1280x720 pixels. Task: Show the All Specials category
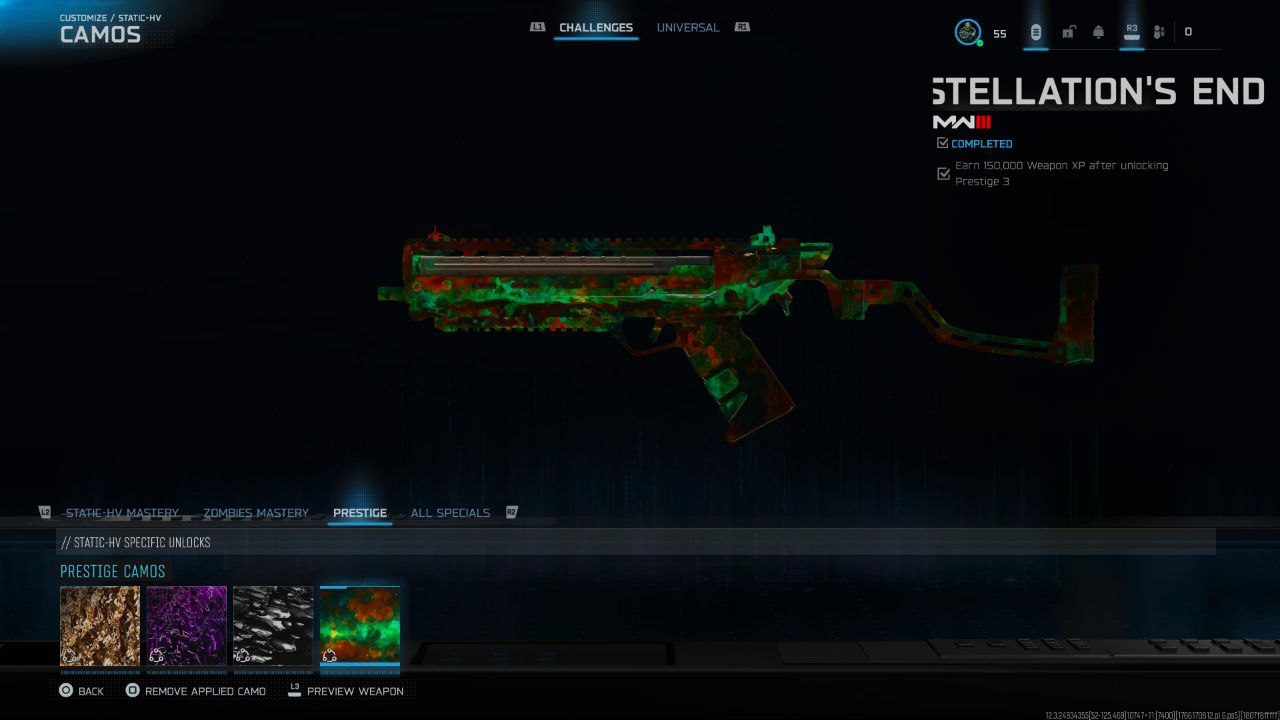(450, 513)
